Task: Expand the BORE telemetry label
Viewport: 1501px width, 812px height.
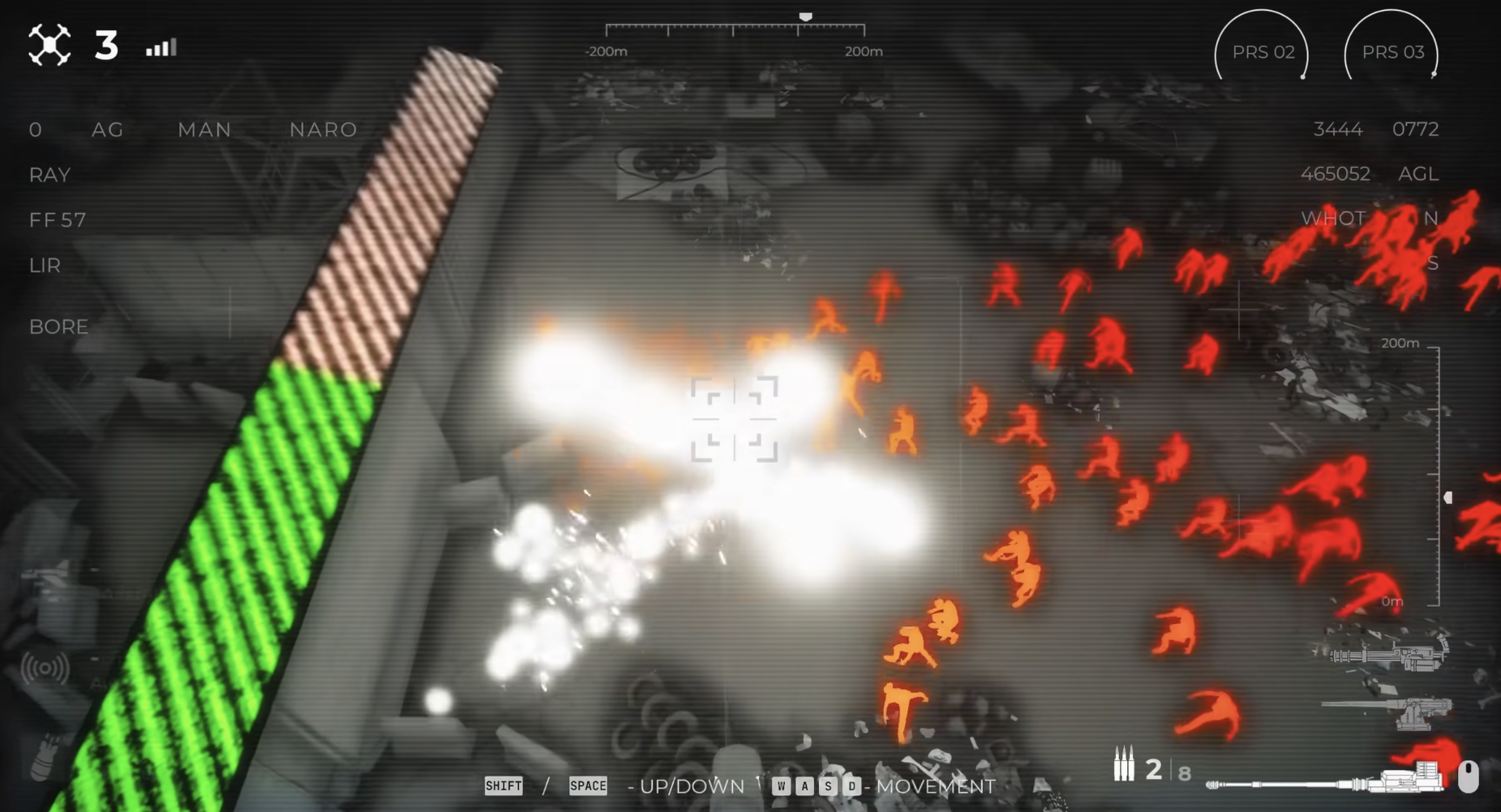Action: tap(58, 327)
